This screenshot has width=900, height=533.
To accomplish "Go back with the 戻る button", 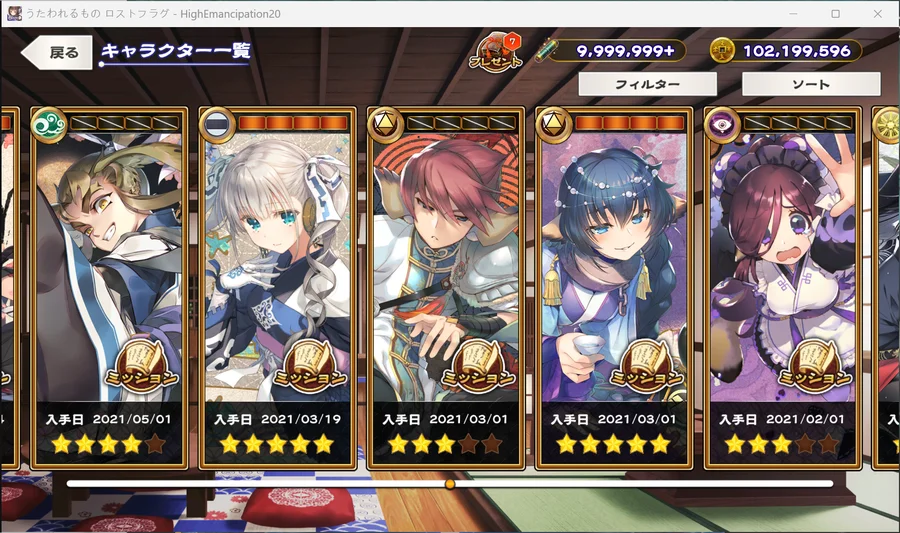I will pos(58,53).
